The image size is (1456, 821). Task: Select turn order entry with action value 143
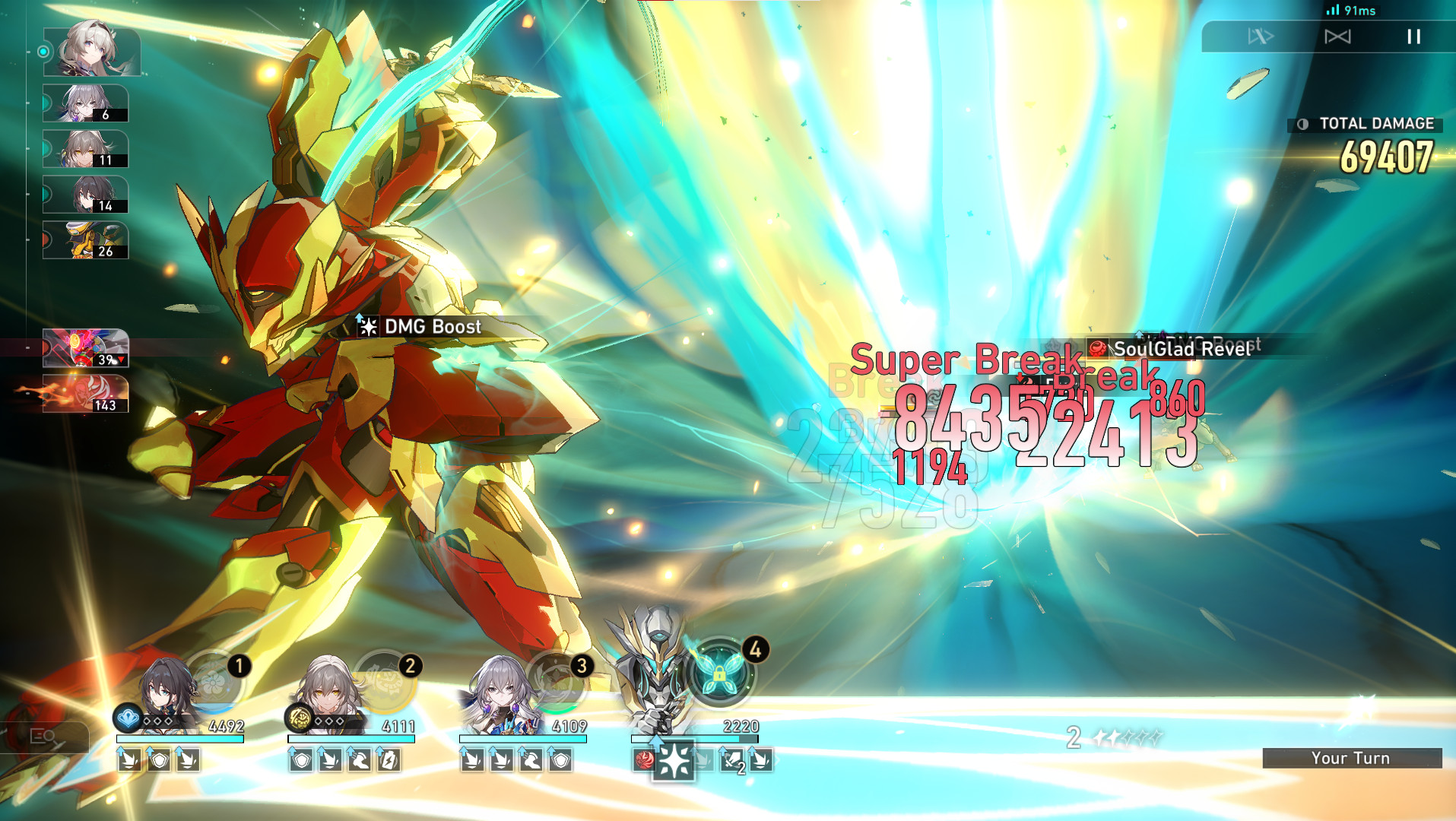click(x=85, y=394)
